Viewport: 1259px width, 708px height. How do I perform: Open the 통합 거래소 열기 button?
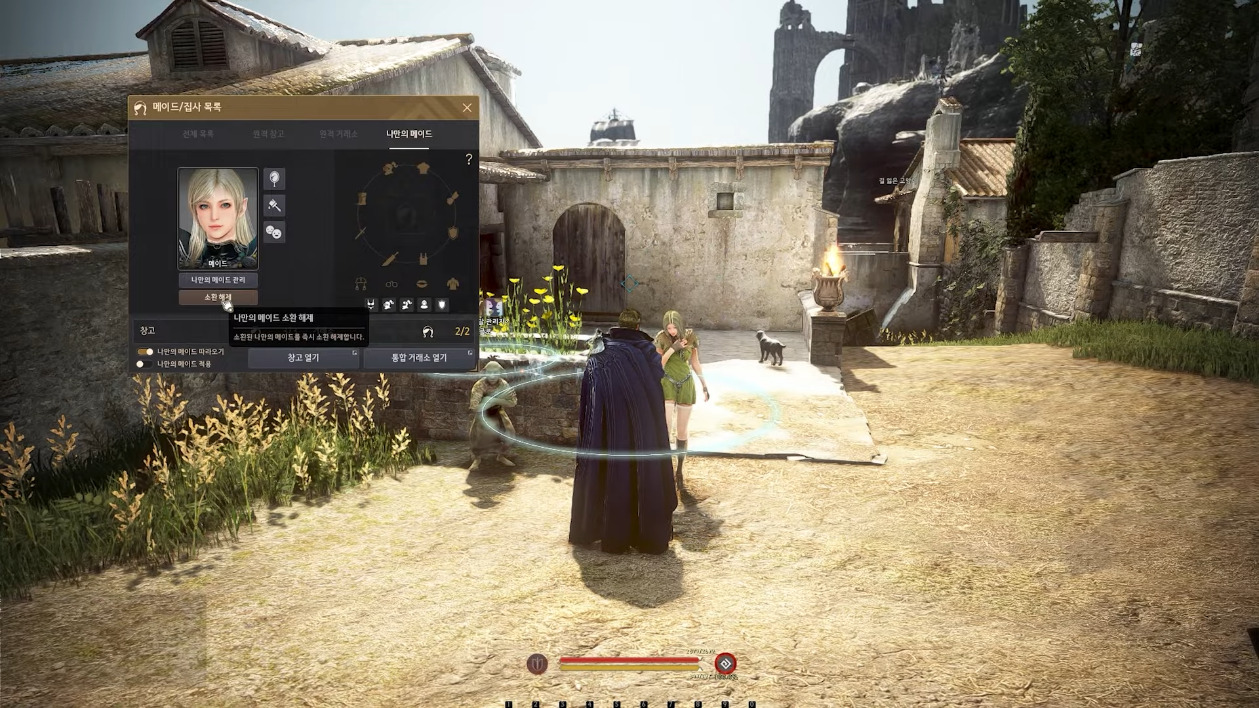(x=419, y=358)
